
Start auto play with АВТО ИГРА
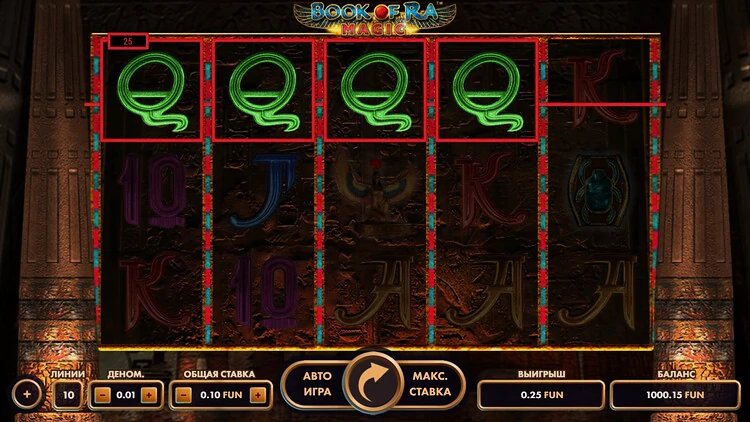318,384
